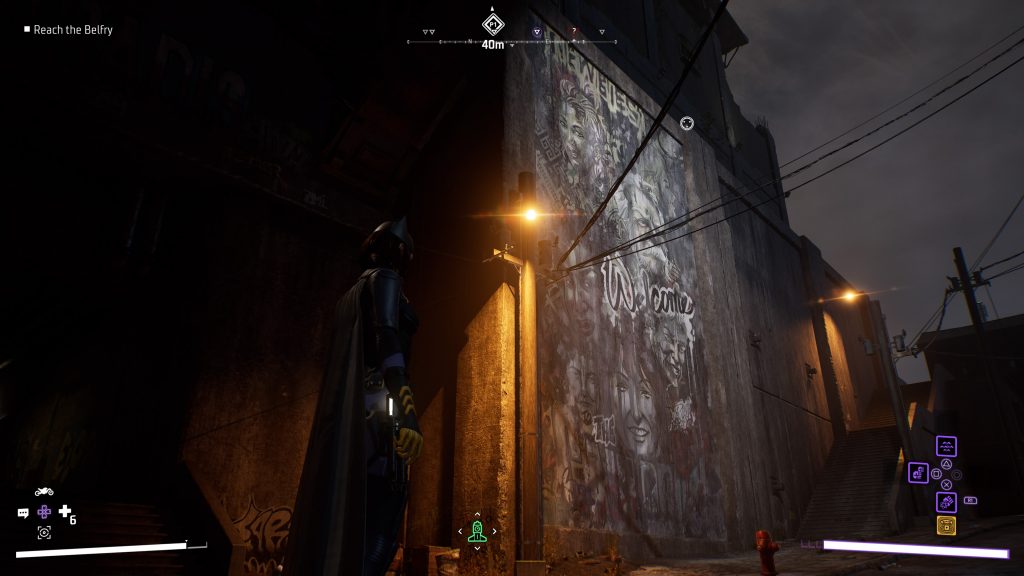Click the green character icon at bottom center
Viewport: 1024px width, 576px height.
[x=477, y=530]
